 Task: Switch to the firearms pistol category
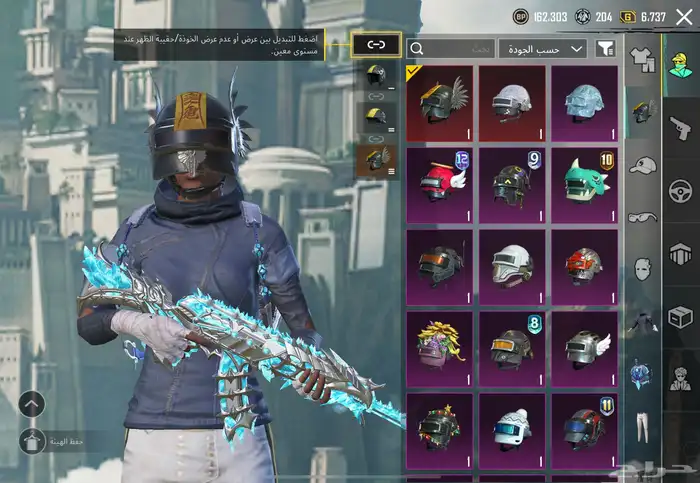point(679,127)
